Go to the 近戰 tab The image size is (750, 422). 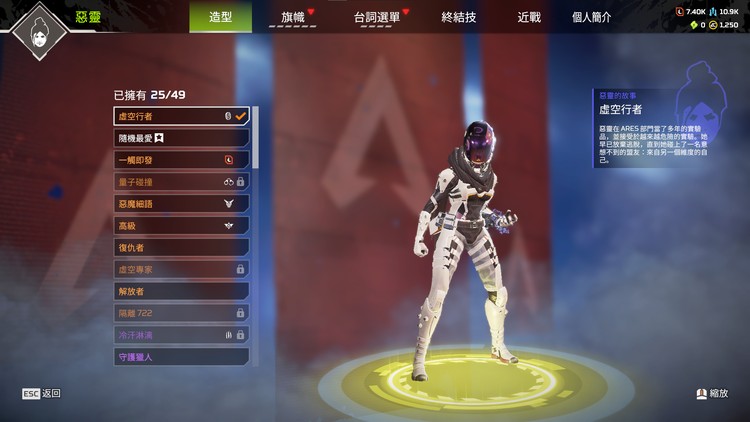point(529,17)
